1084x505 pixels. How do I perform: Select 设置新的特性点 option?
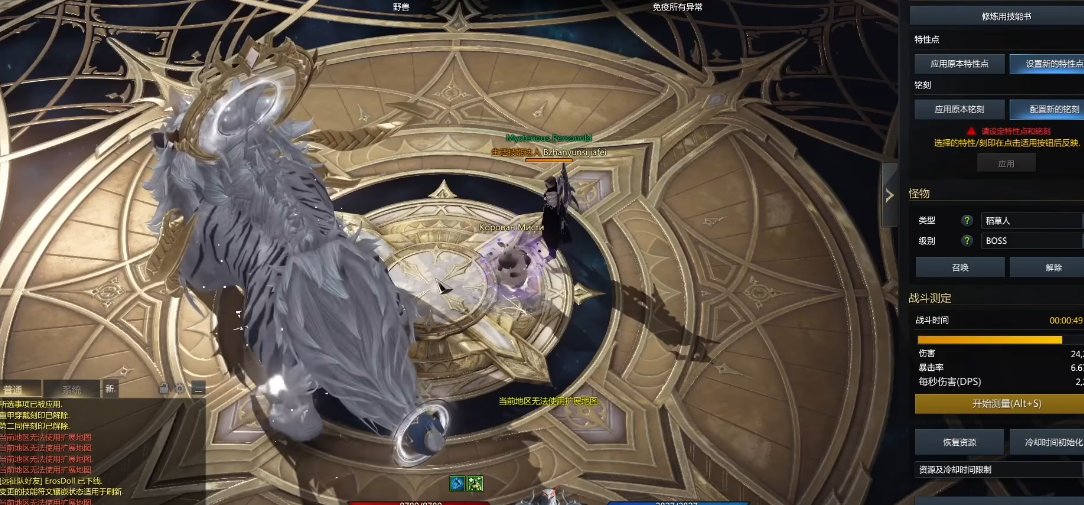tap(1046, 63)
